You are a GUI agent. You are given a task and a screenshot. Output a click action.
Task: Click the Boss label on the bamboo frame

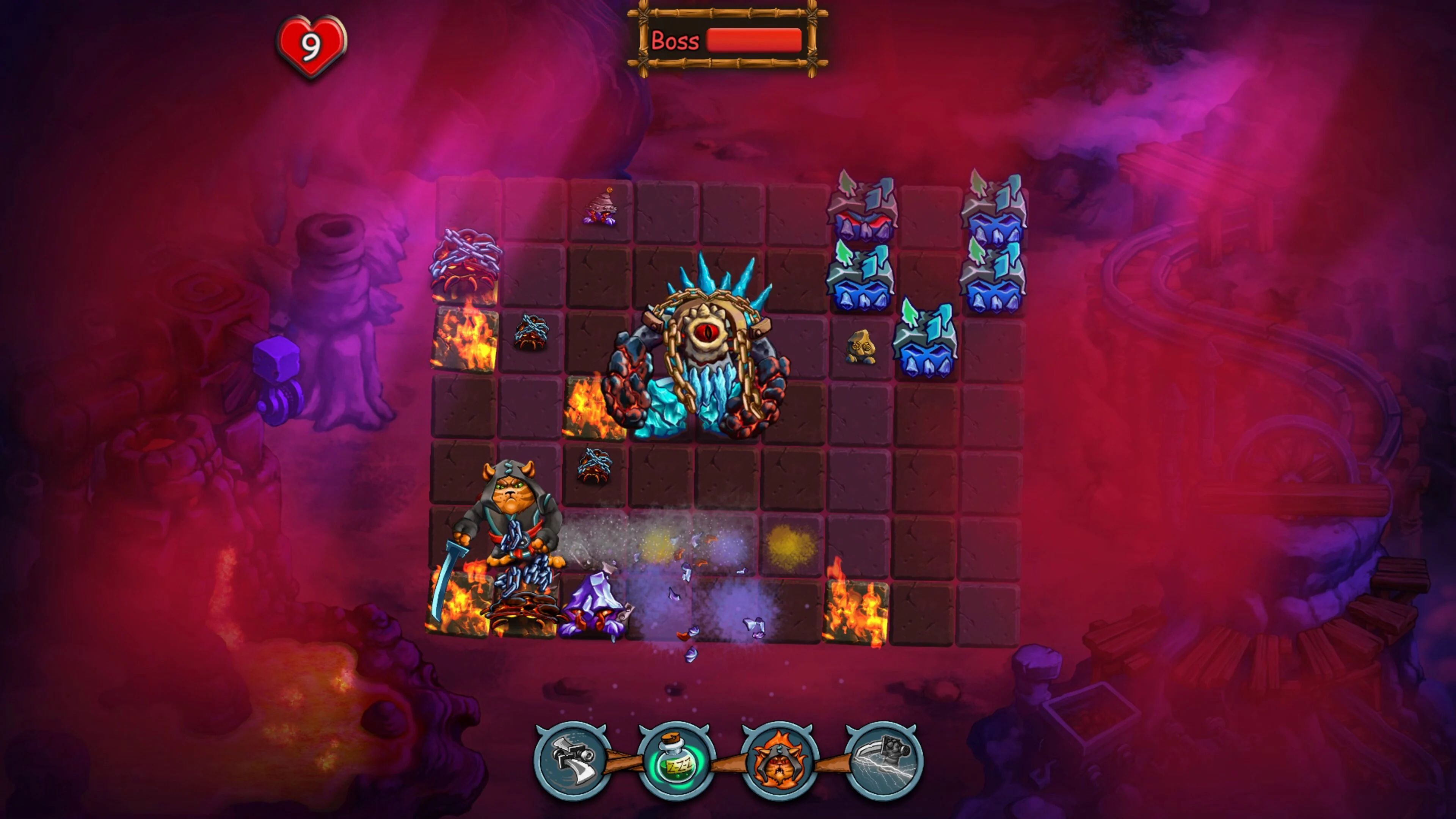click(x=675, y=41)
